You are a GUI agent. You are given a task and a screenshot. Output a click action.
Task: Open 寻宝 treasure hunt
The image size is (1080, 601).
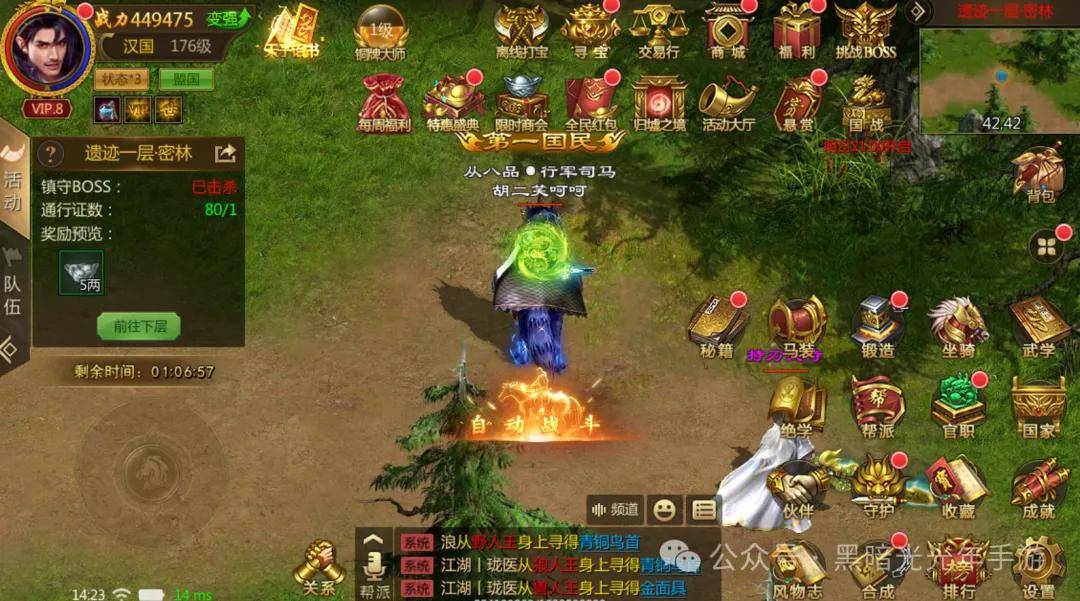coord(589,28)
